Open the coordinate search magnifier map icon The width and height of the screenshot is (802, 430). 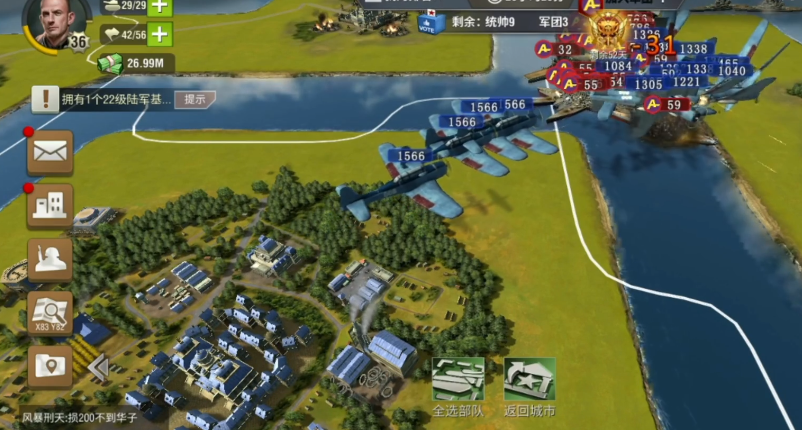(50, 313)
